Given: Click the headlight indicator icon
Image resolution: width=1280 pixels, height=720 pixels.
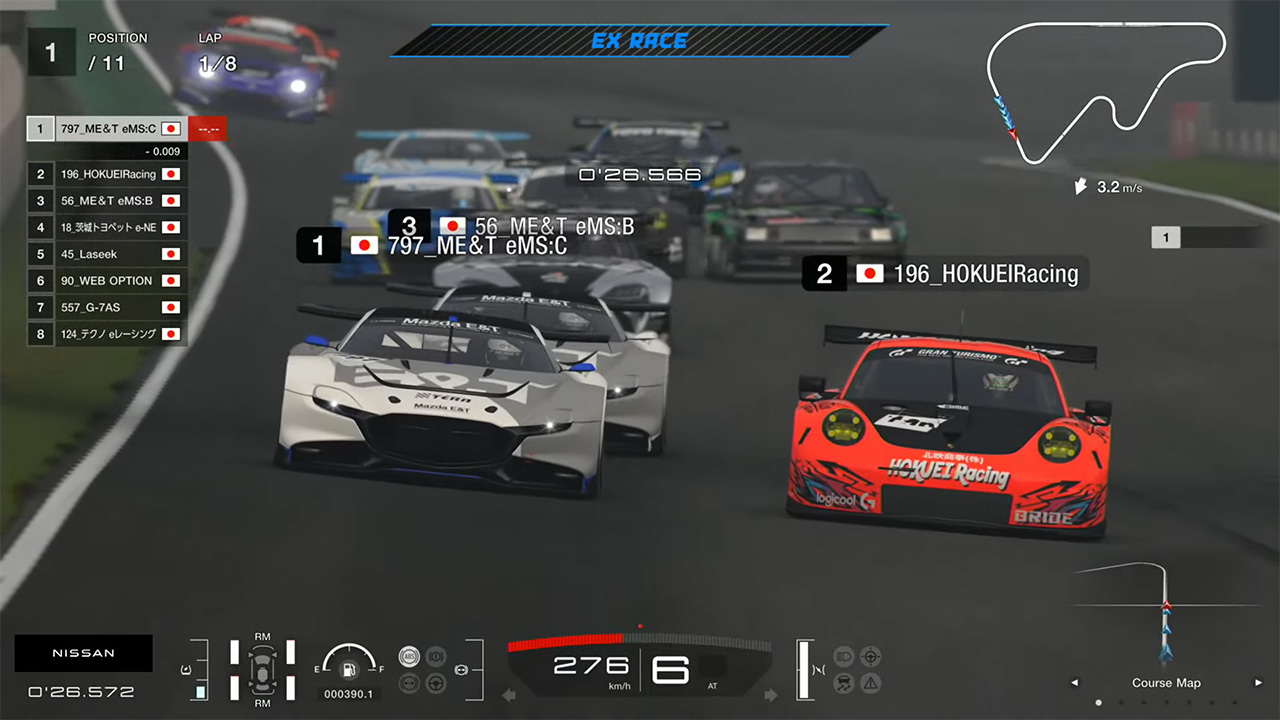Looking at the screenshot, I should (844, 656).
